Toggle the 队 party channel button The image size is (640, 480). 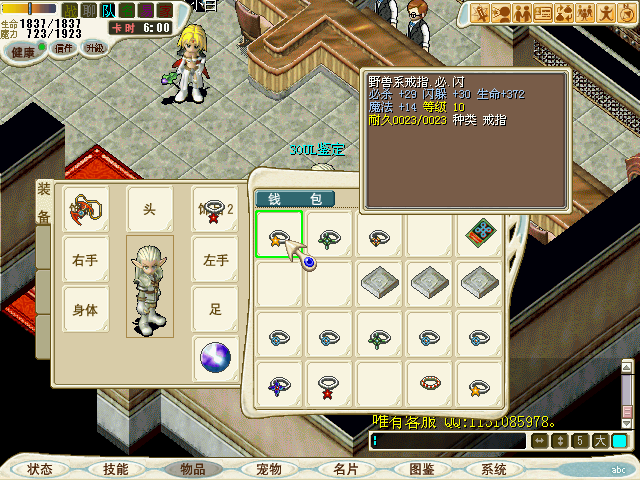[x=108, y=10]
